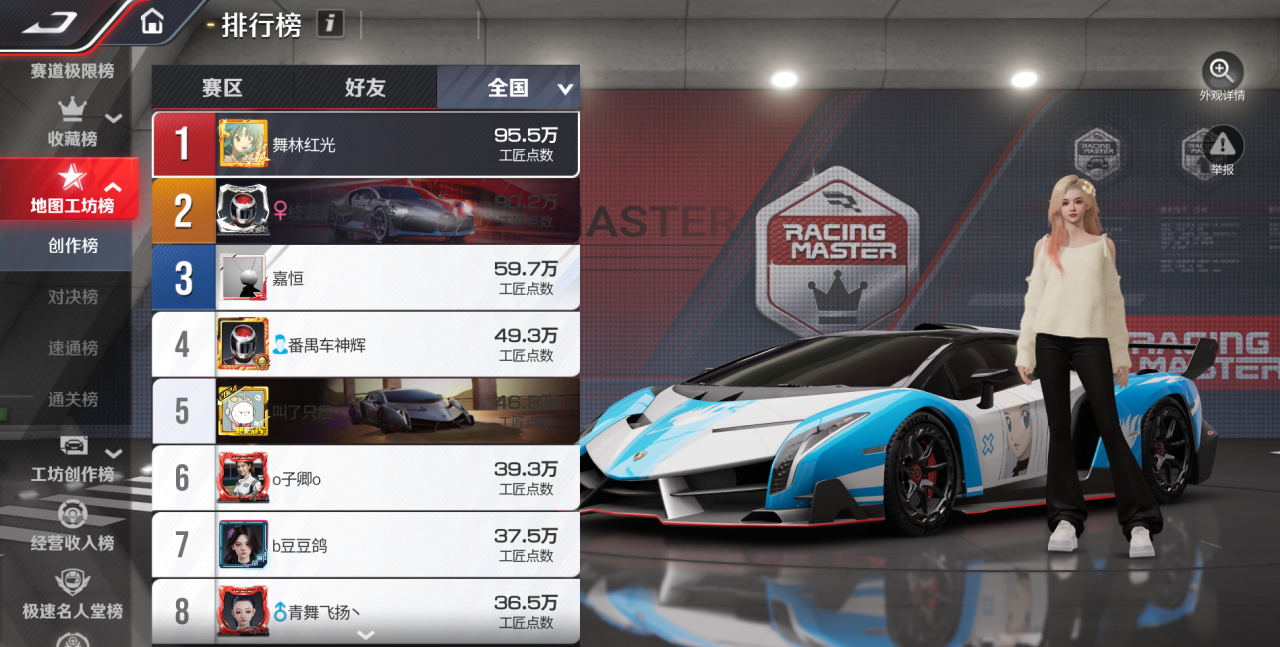Report the player using 举报
Viewport: 1280px width, 647px height.
(x=1222, y=151)
